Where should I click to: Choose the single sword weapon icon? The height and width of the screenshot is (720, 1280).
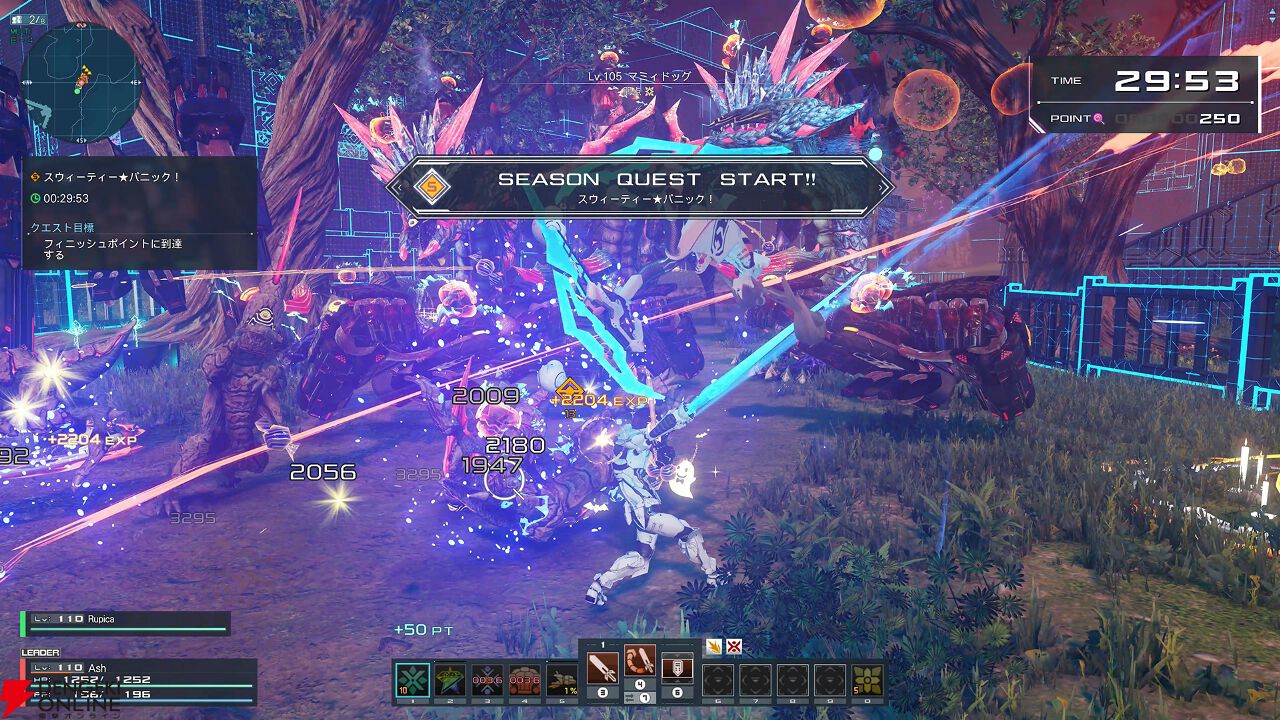point(603,666)
